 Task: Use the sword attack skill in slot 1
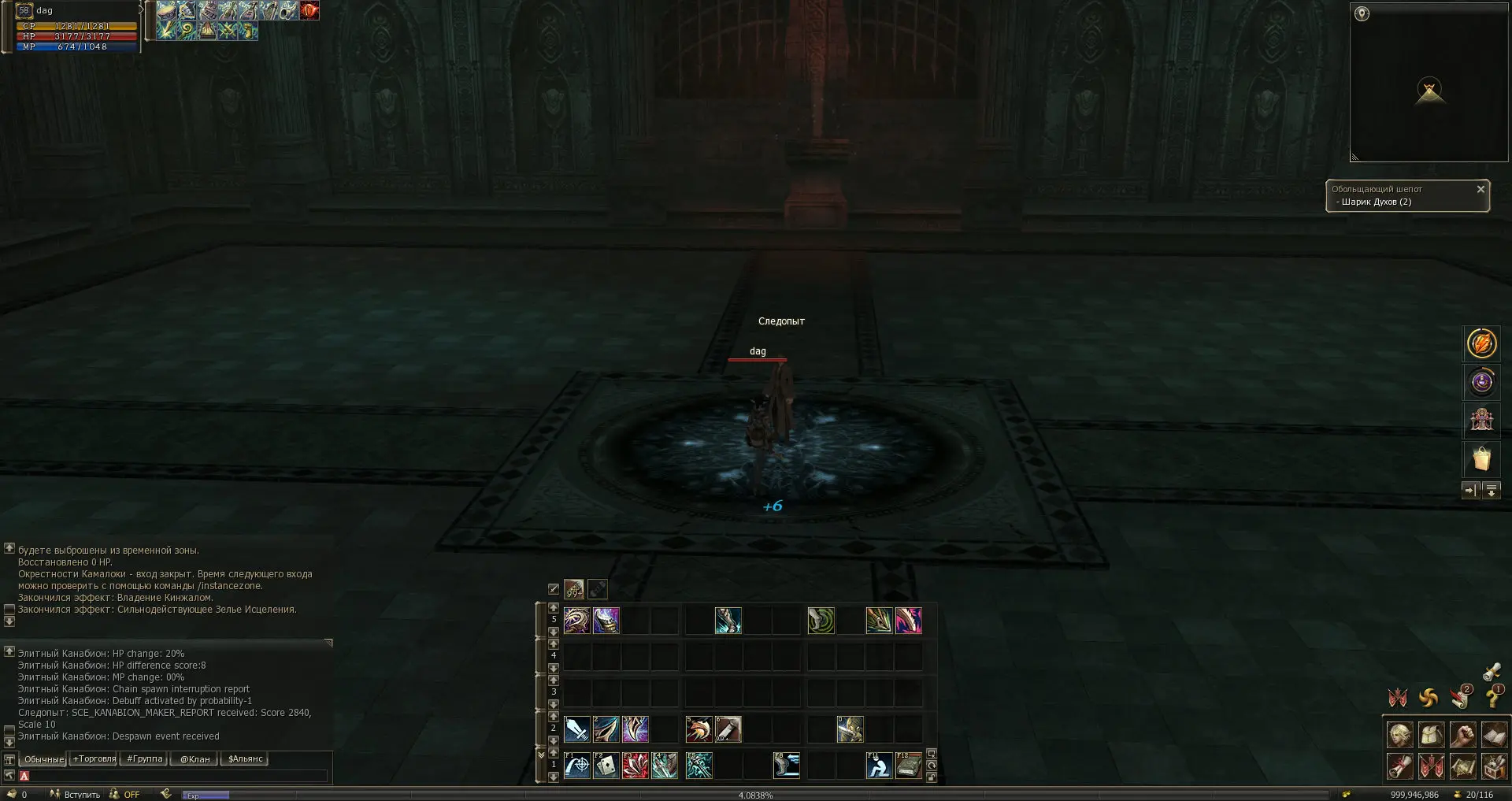[577, 729]
